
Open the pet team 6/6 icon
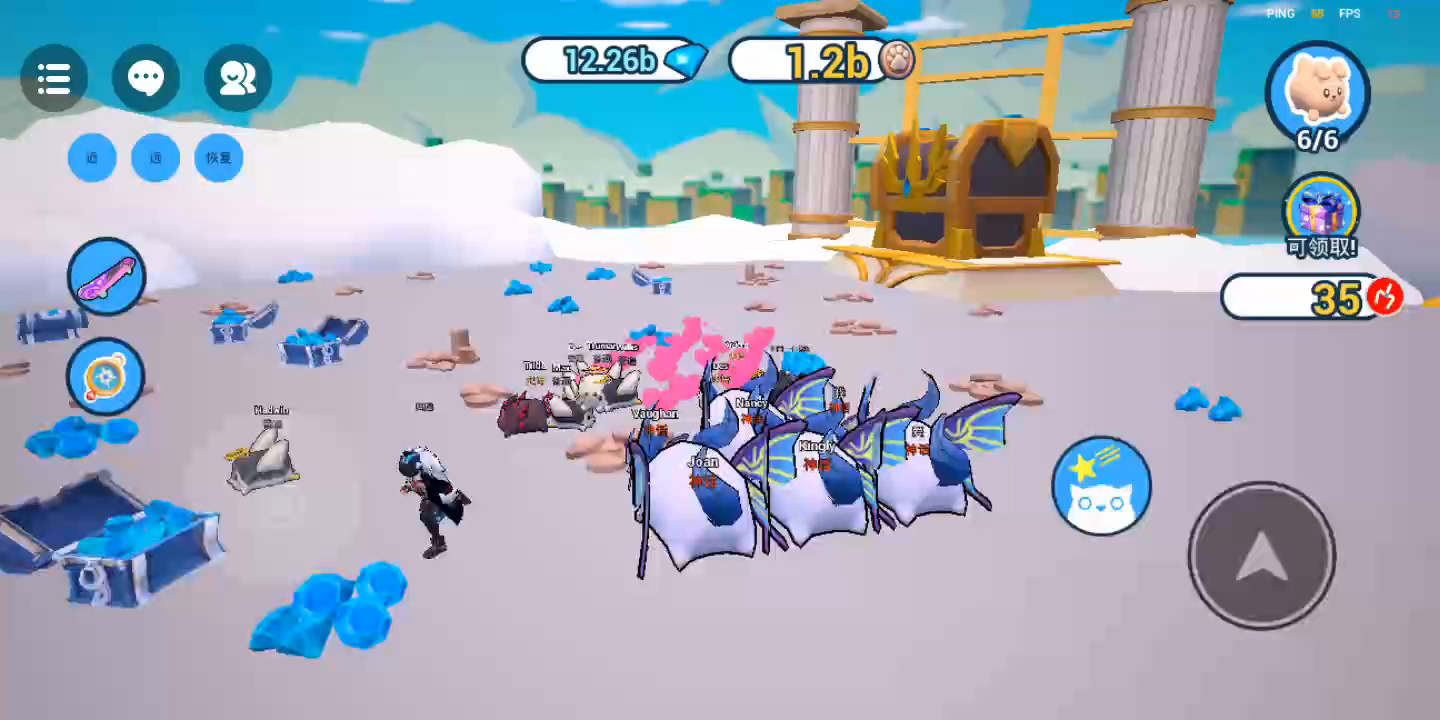pyautogui.click(x=1318, y=94)
